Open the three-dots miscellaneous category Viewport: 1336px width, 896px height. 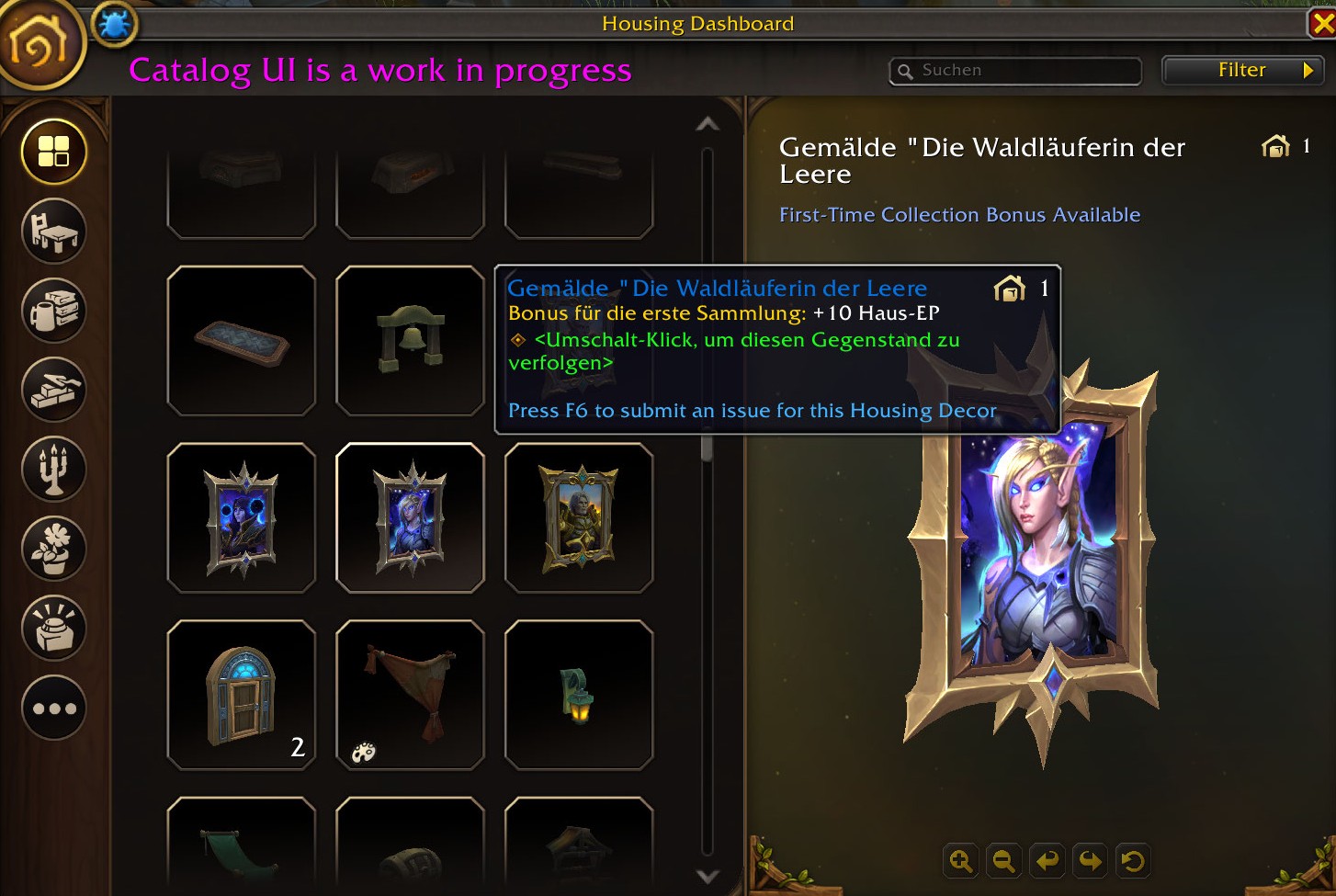coord(54,708)
